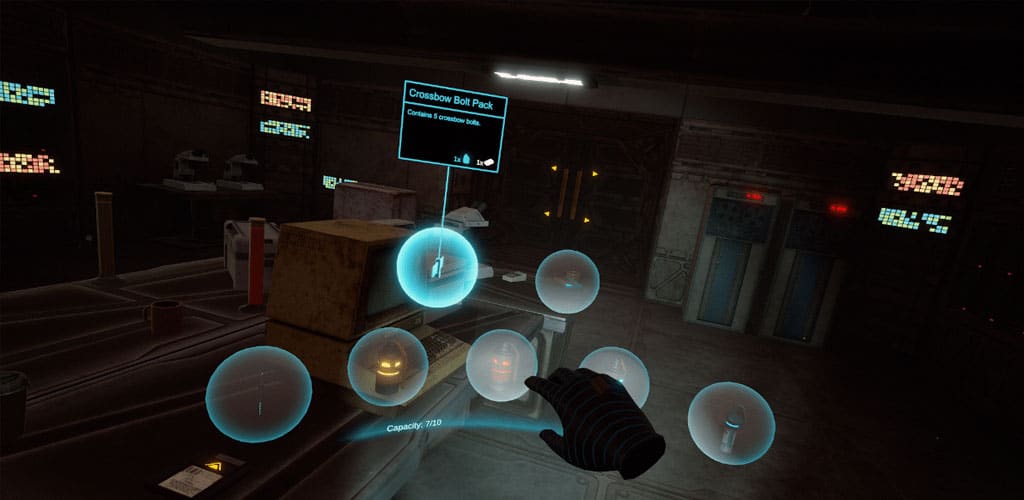
Task: Grab the bright orange smiling-face canister bubble
Action: point(387,367)
